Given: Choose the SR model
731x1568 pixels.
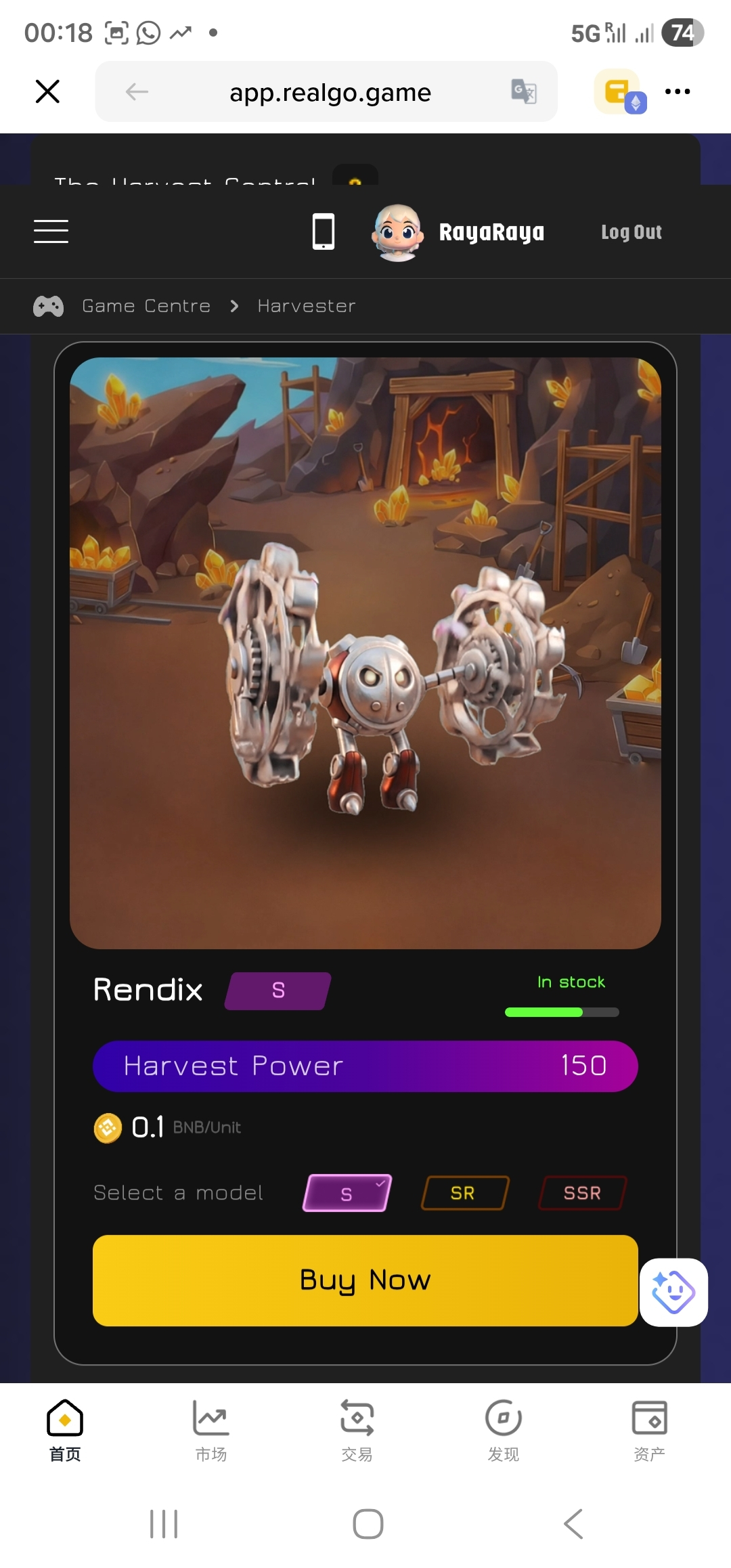Looking at the screenshot, I should (464, 1193).
